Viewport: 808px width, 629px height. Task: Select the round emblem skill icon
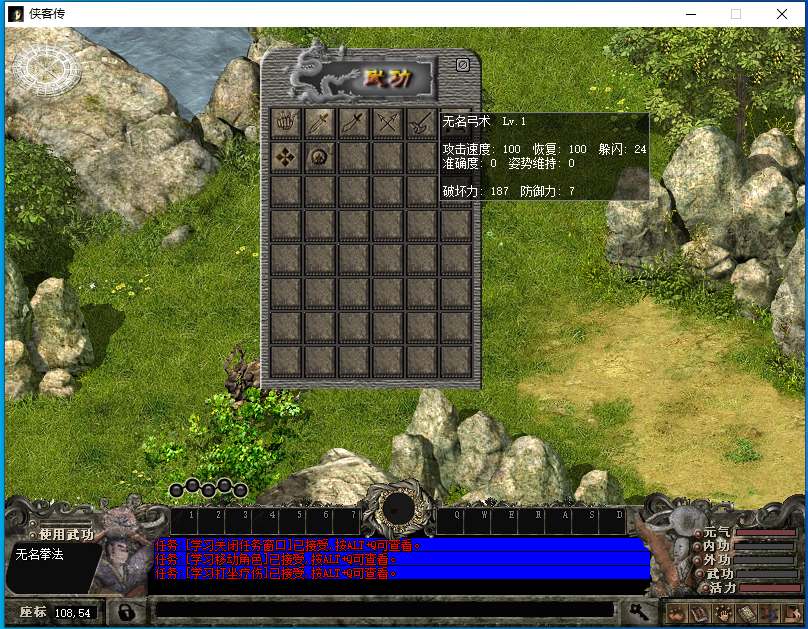click(321, 157)
